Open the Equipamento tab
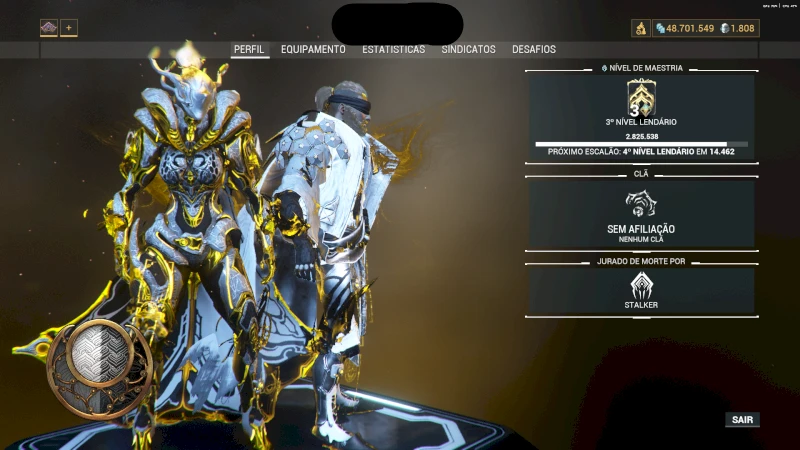 click(x=313, y=49)
